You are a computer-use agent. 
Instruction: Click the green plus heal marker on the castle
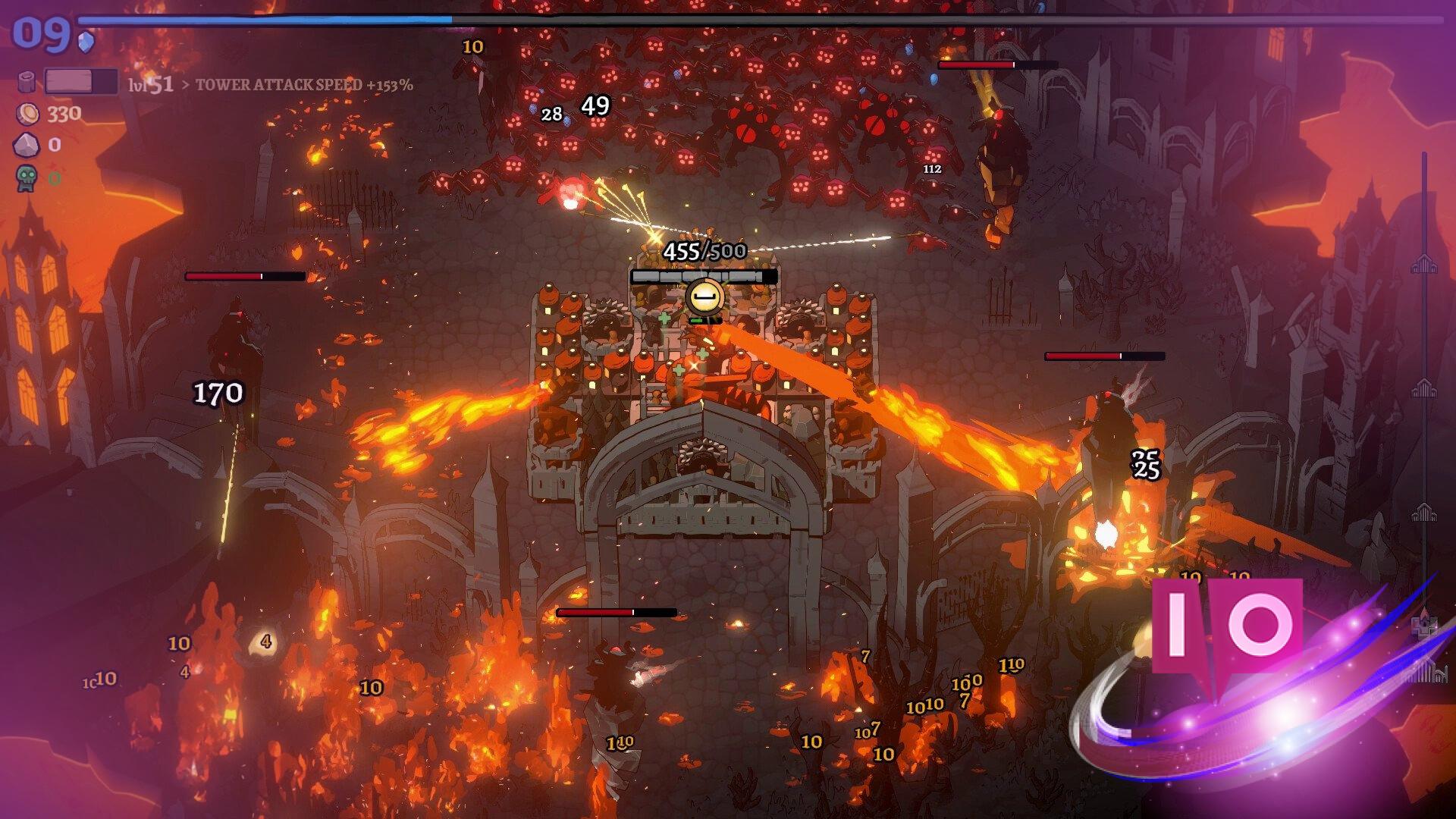[666, 318]
